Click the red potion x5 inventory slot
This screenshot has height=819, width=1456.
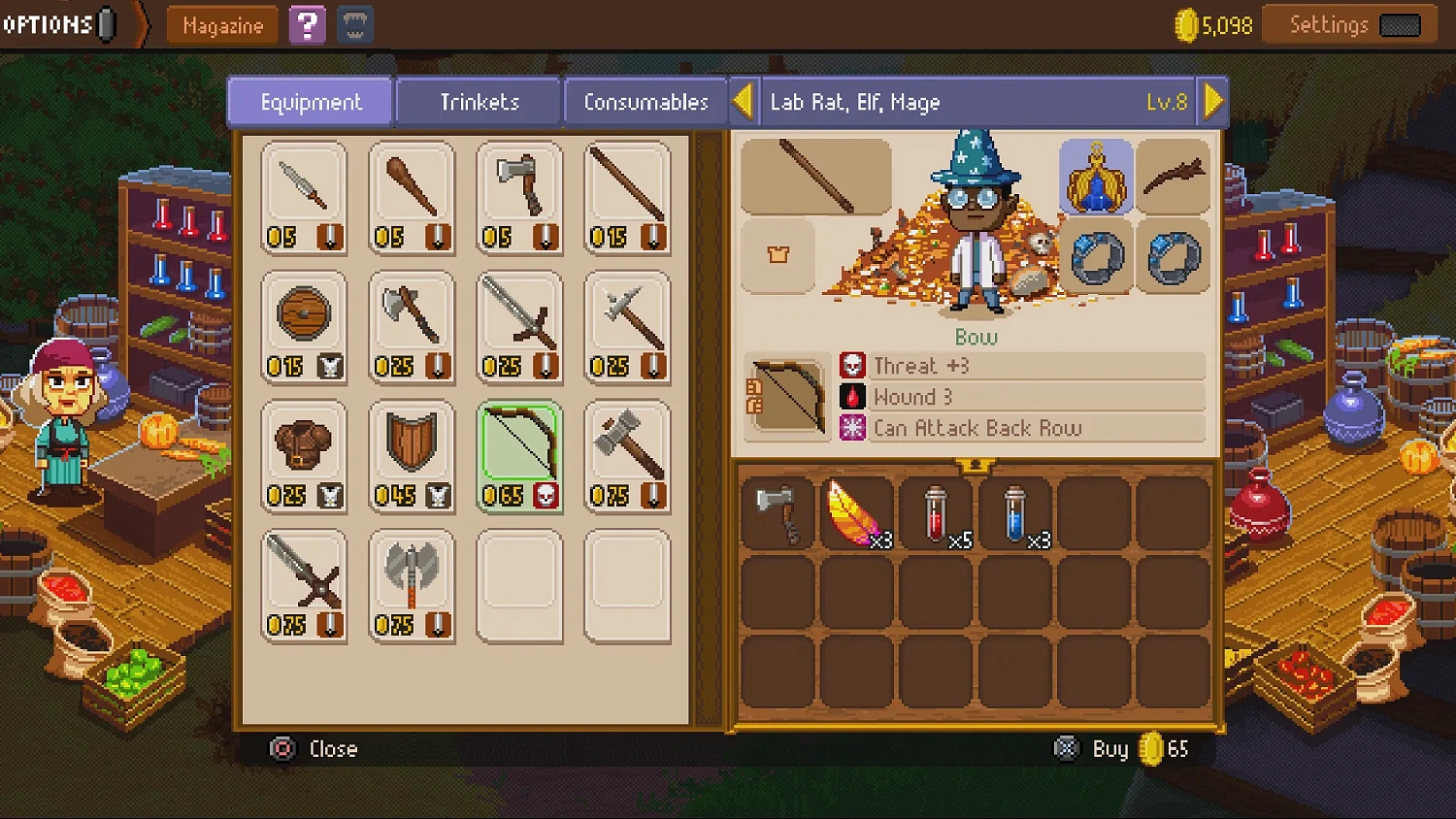[933, 514]
